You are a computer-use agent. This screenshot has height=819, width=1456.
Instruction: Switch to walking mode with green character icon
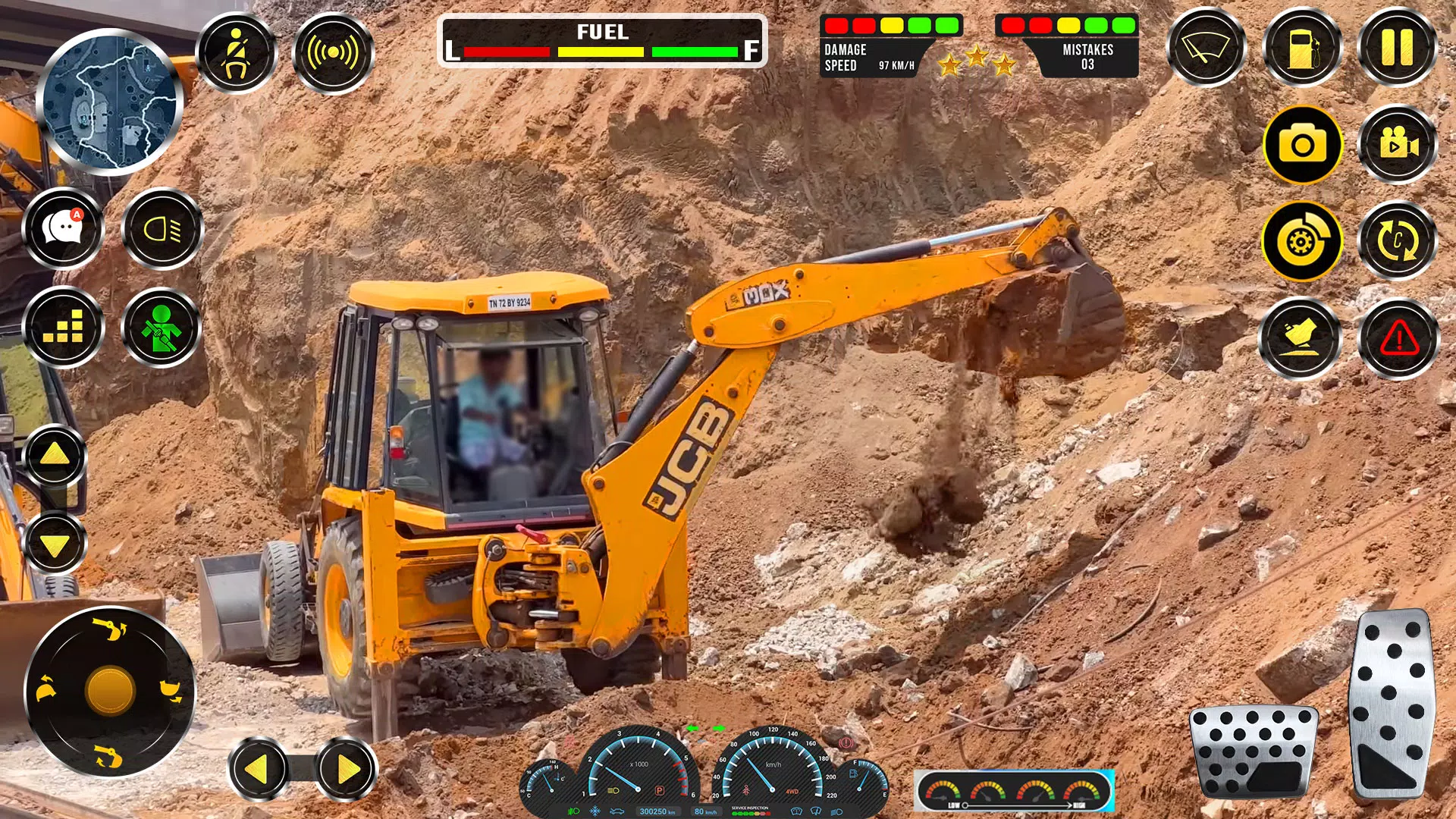pyautogui.click(x=162, y=326)
